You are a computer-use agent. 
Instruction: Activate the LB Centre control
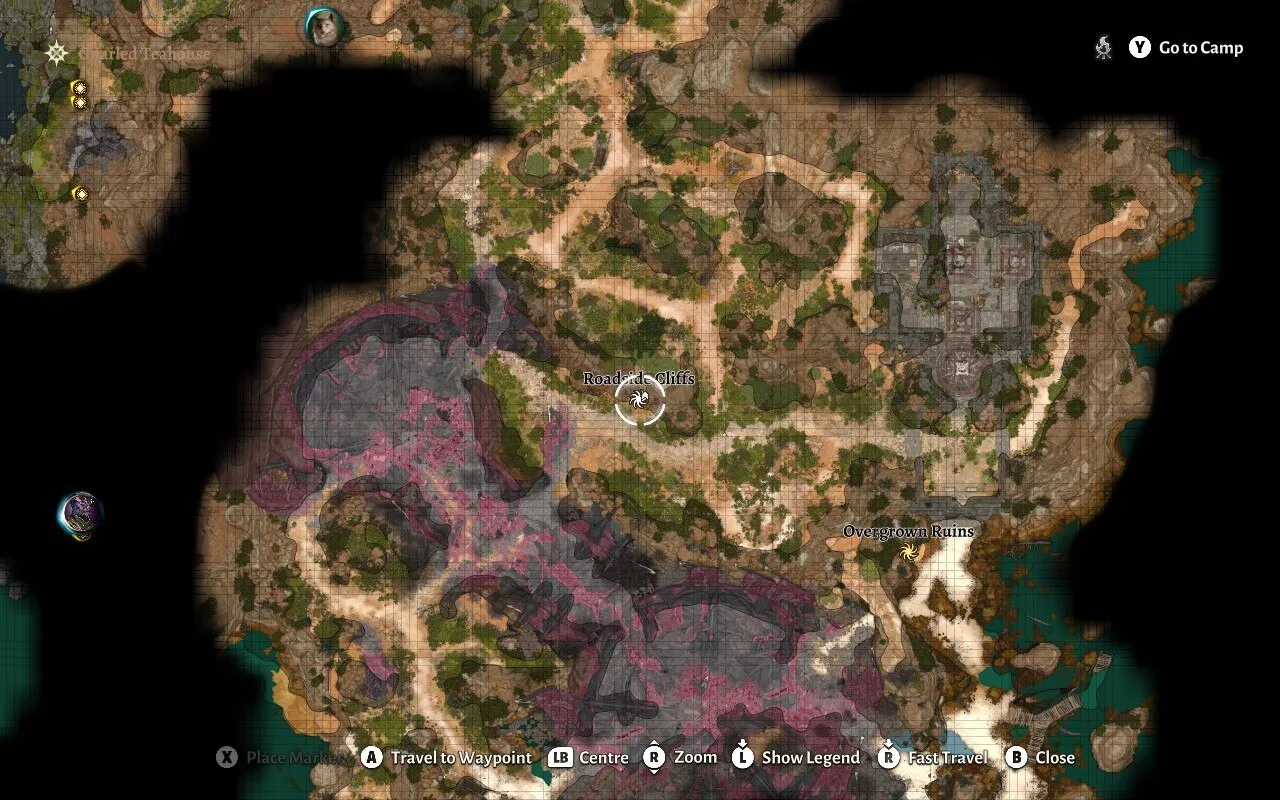click(x=590, y=757)
